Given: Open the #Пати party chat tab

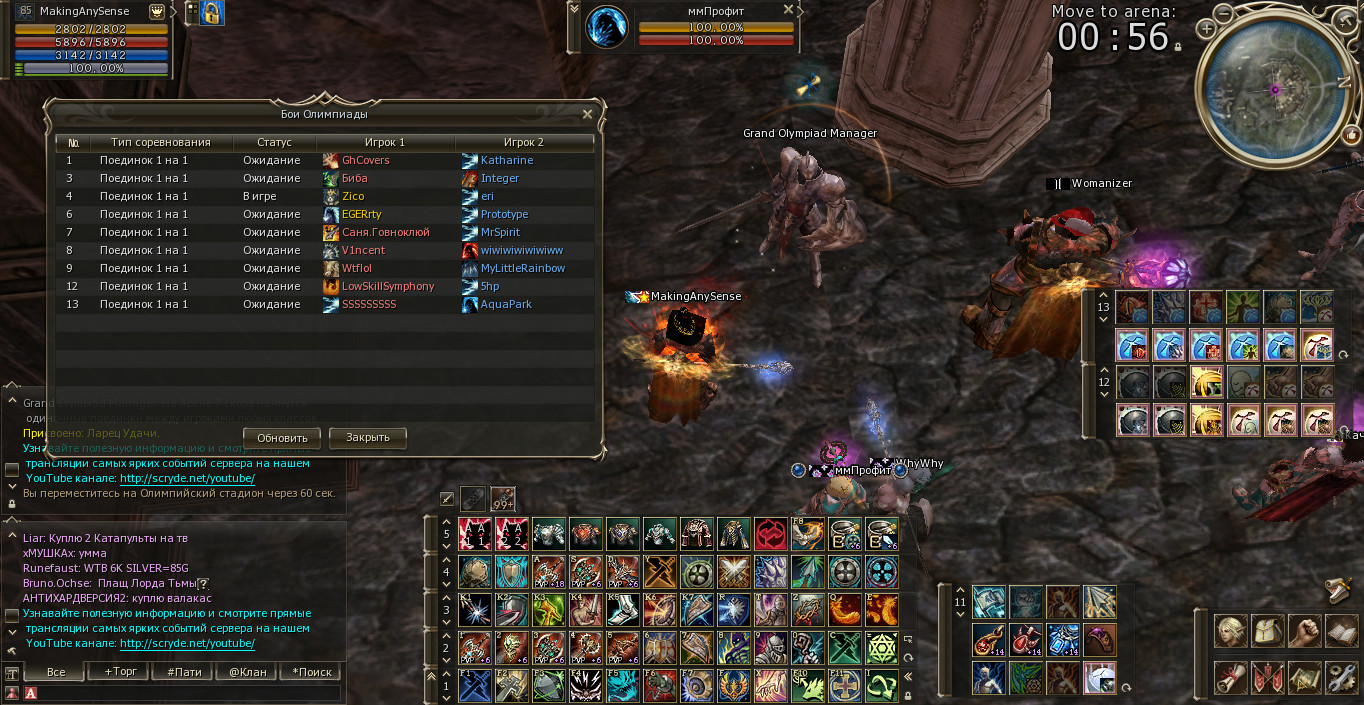Looking at the screenshot, I should [x=184, y=672].
